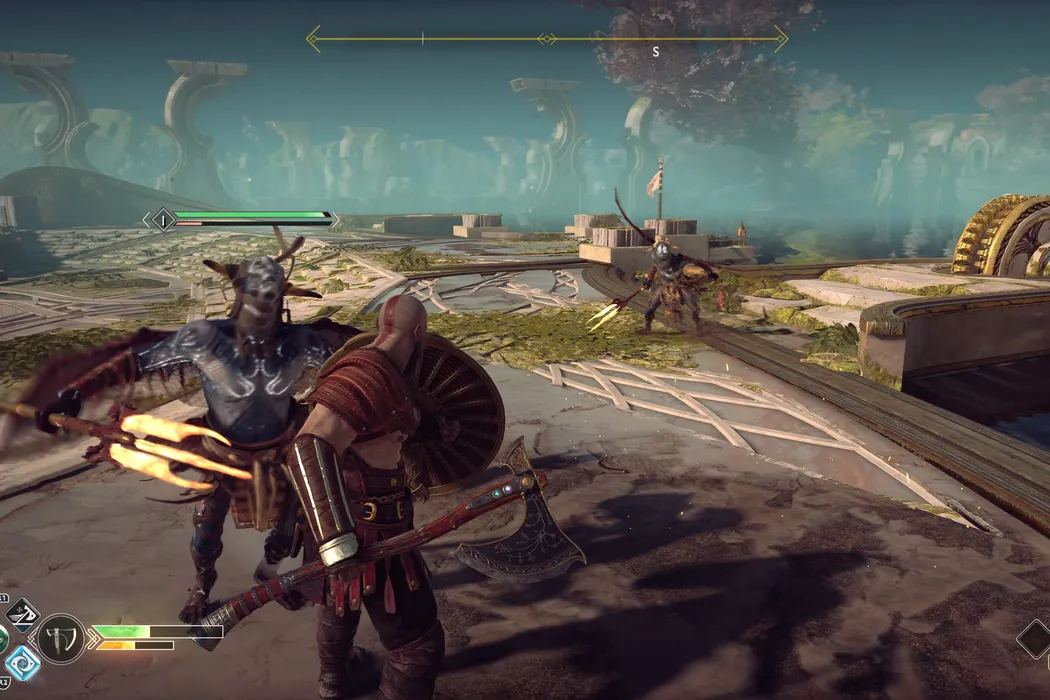
Task: Click the compass bar's center diamond marker
Action: click(546, 39)
